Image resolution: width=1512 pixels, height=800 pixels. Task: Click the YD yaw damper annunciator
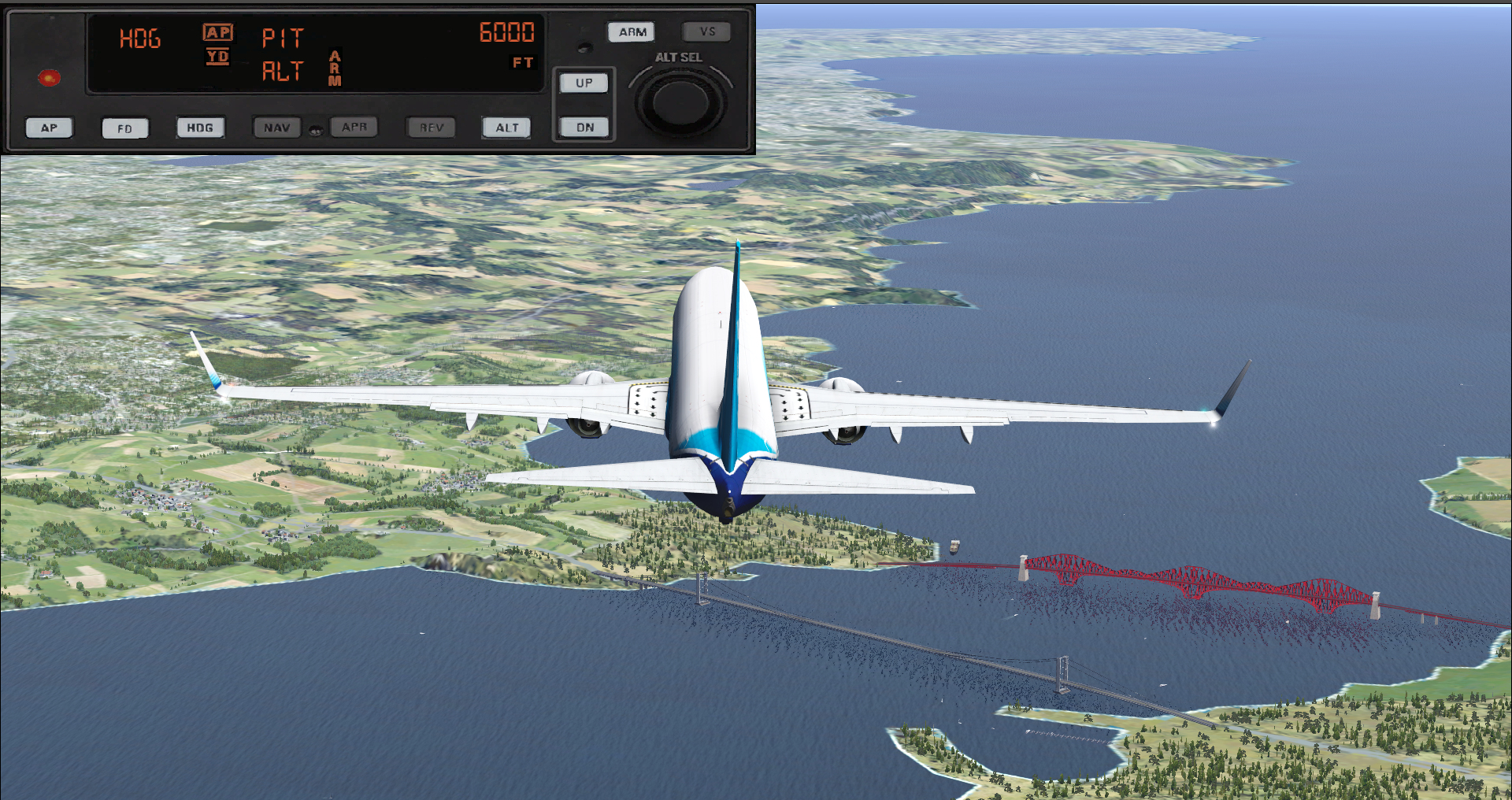218,57
